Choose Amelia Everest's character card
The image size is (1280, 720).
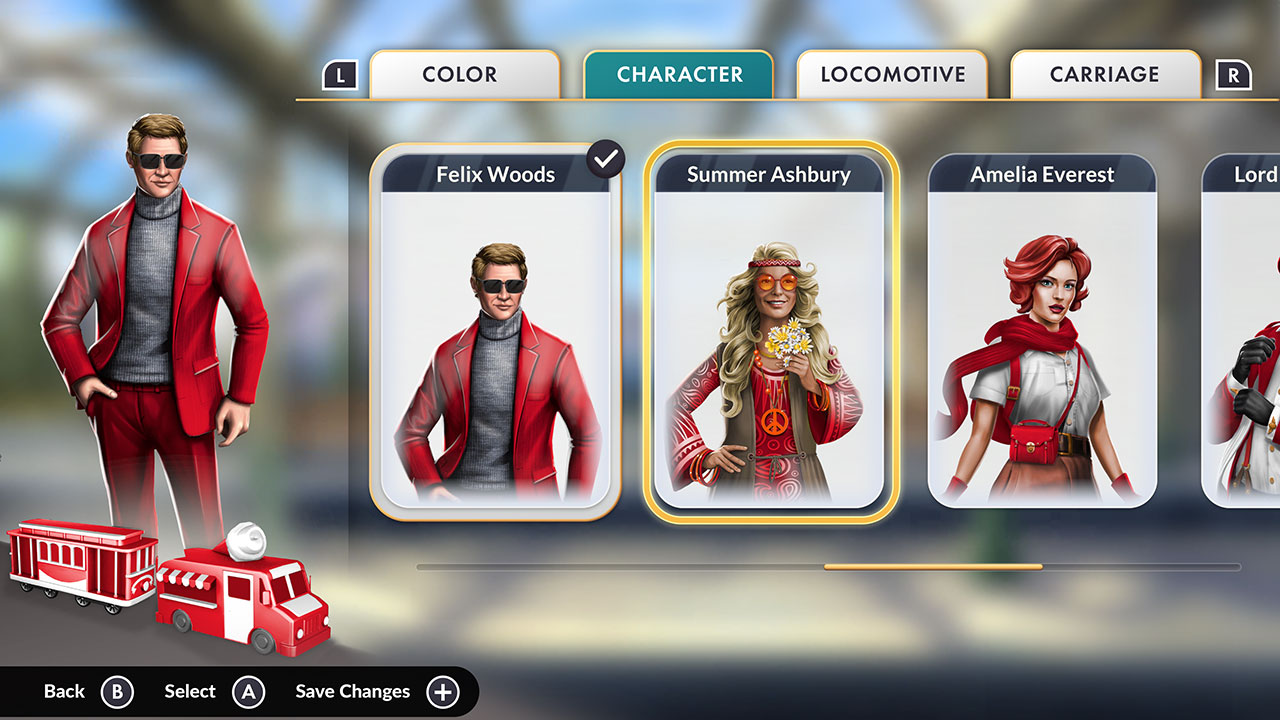1043,330
